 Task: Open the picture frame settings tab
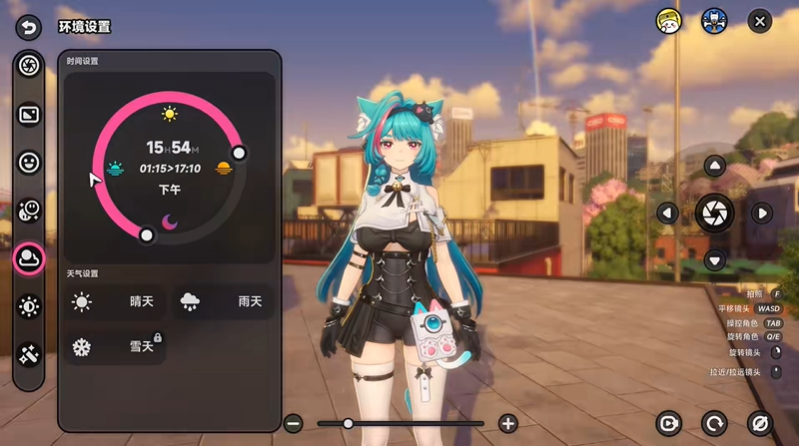pyautogui.click(x=29, y=115)
